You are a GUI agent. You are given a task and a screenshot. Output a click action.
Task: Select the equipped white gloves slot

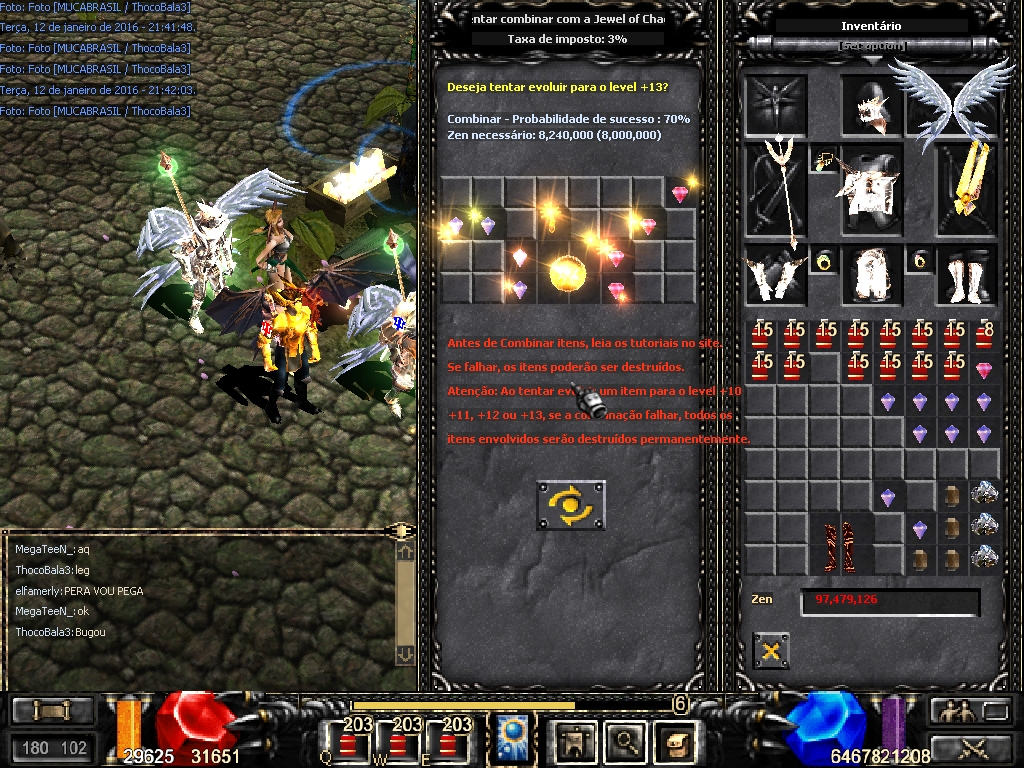(x=775, y=274)
